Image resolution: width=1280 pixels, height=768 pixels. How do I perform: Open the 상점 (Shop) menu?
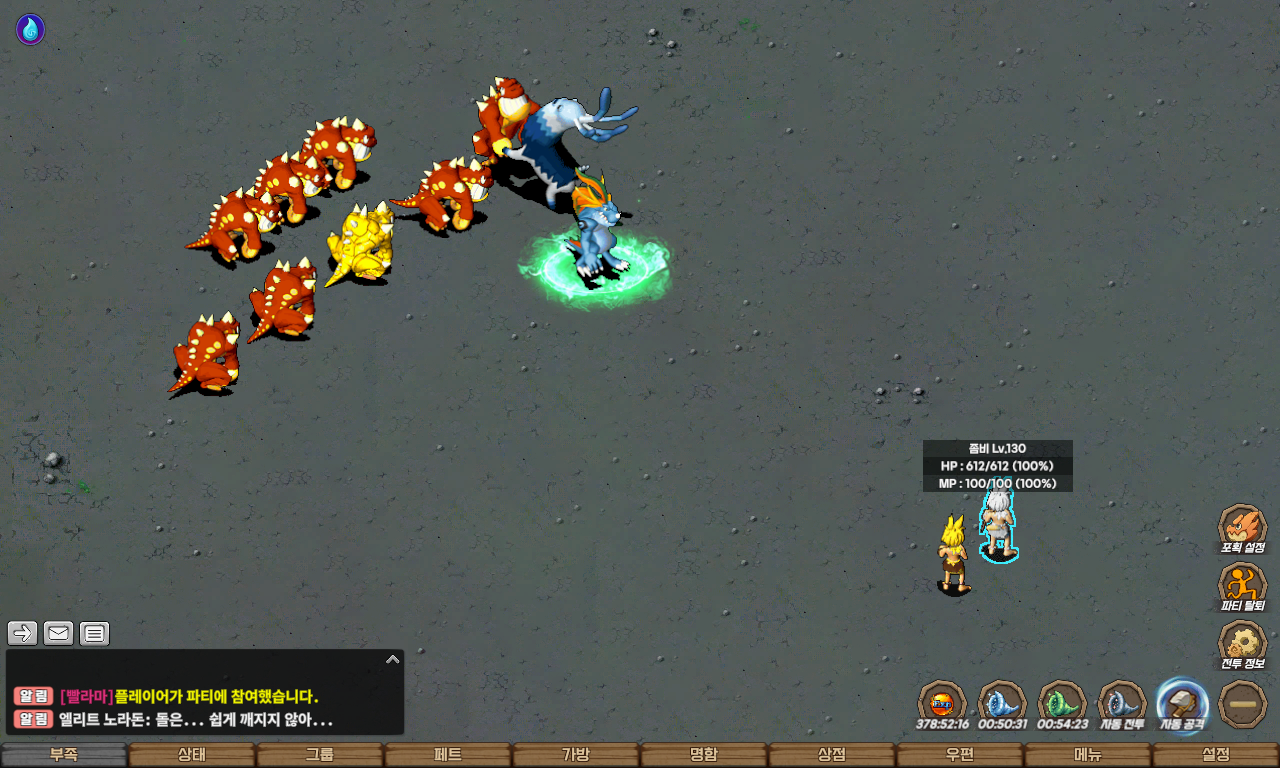point(832,755)
